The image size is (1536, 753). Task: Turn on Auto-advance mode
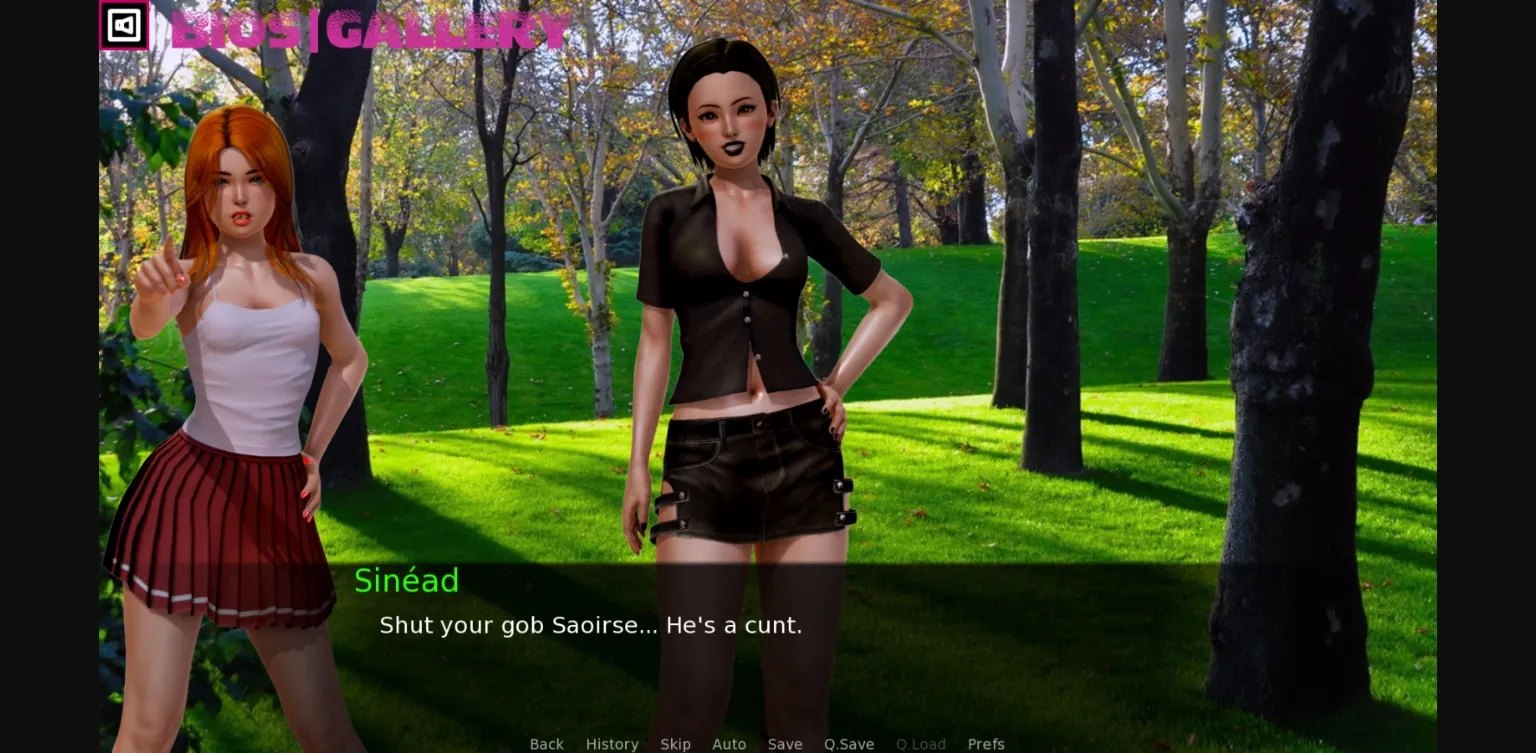(729, 744)
